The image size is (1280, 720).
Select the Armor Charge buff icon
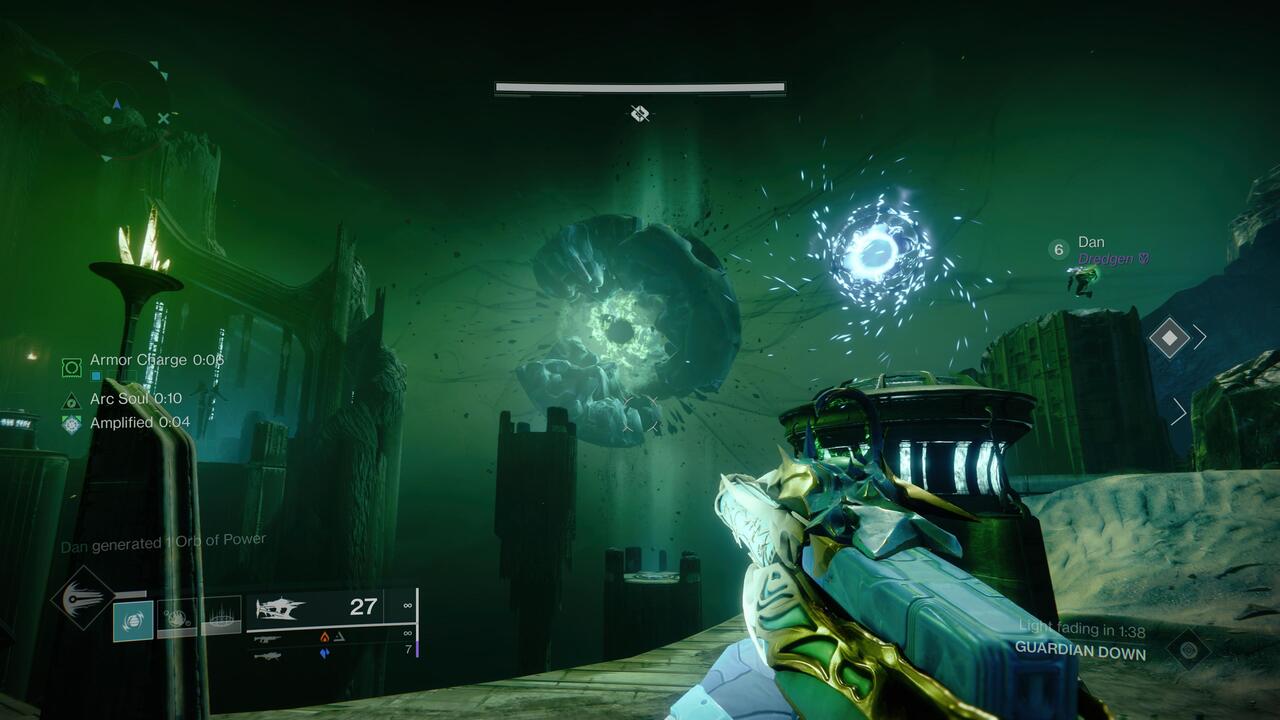tap(70, 366)
